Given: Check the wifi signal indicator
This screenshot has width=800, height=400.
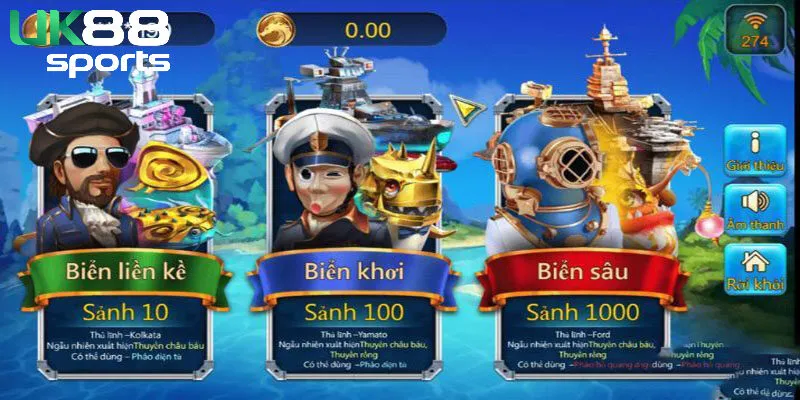Looking at the screenshot, I should [754, 28].
